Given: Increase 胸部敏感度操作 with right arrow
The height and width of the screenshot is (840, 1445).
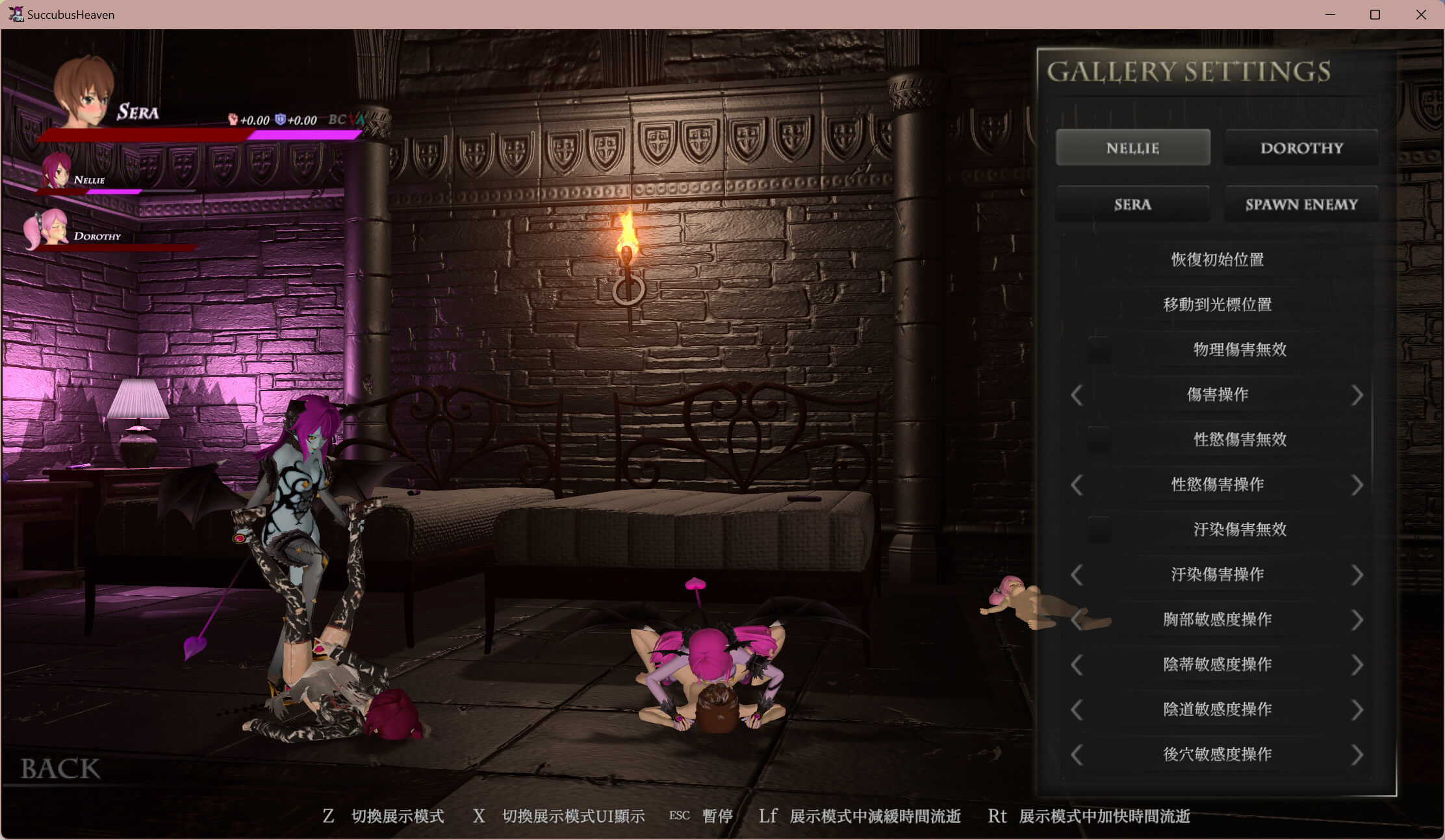Looking at the screenshot, I should coord(1357,620).
